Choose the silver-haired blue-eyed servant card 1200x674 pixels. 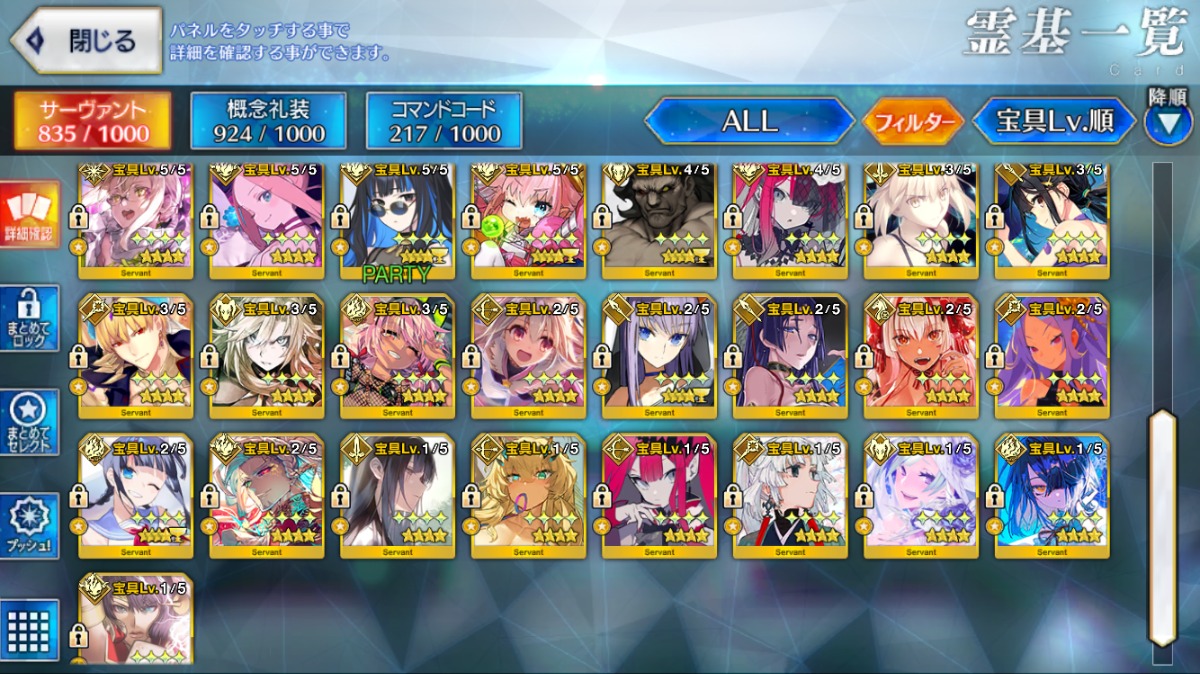tap(659, 356)
